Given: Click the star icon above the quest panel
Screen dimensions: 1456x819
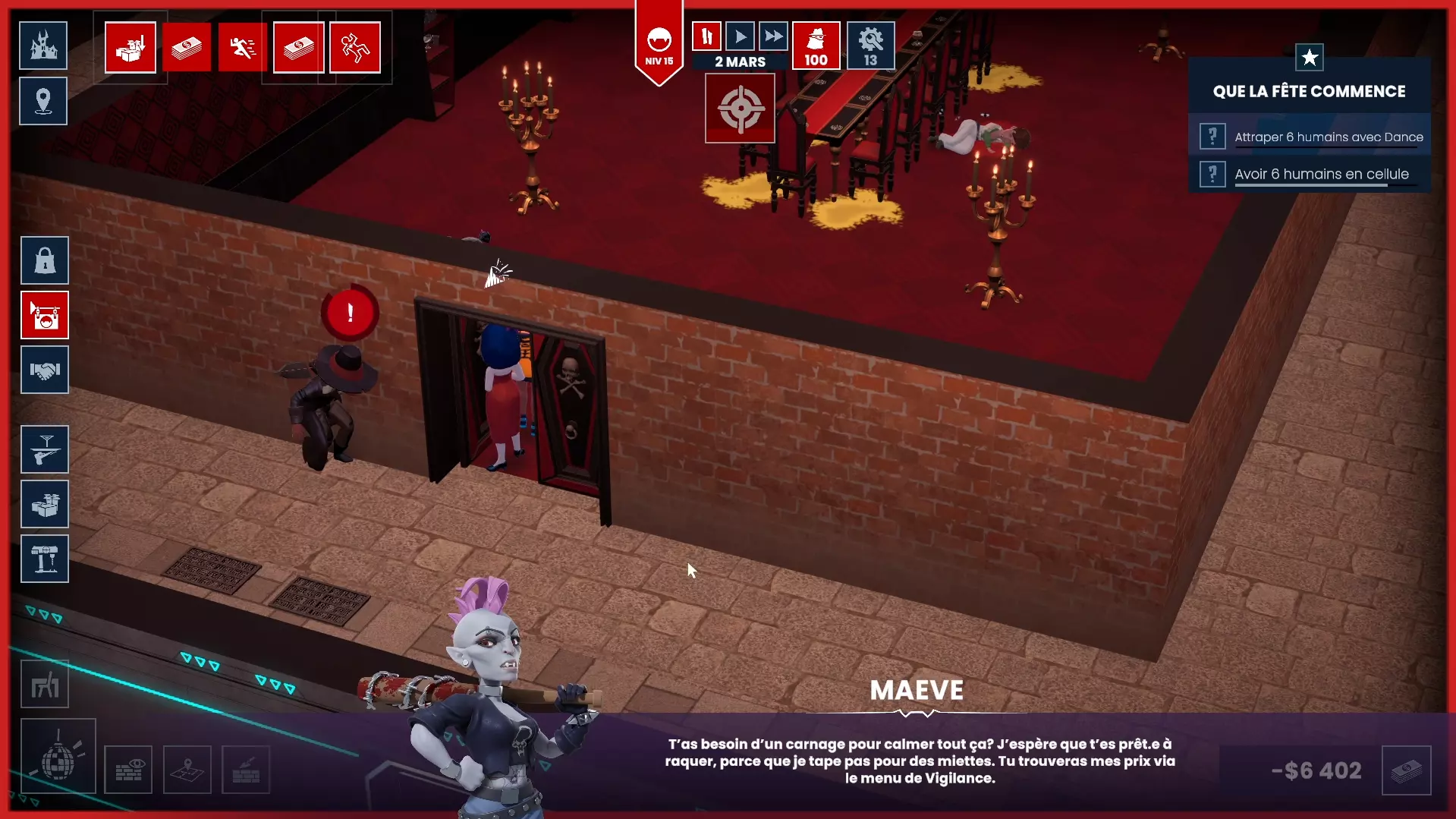Looking at the screenshot, I should click(x=1309, y=58).
